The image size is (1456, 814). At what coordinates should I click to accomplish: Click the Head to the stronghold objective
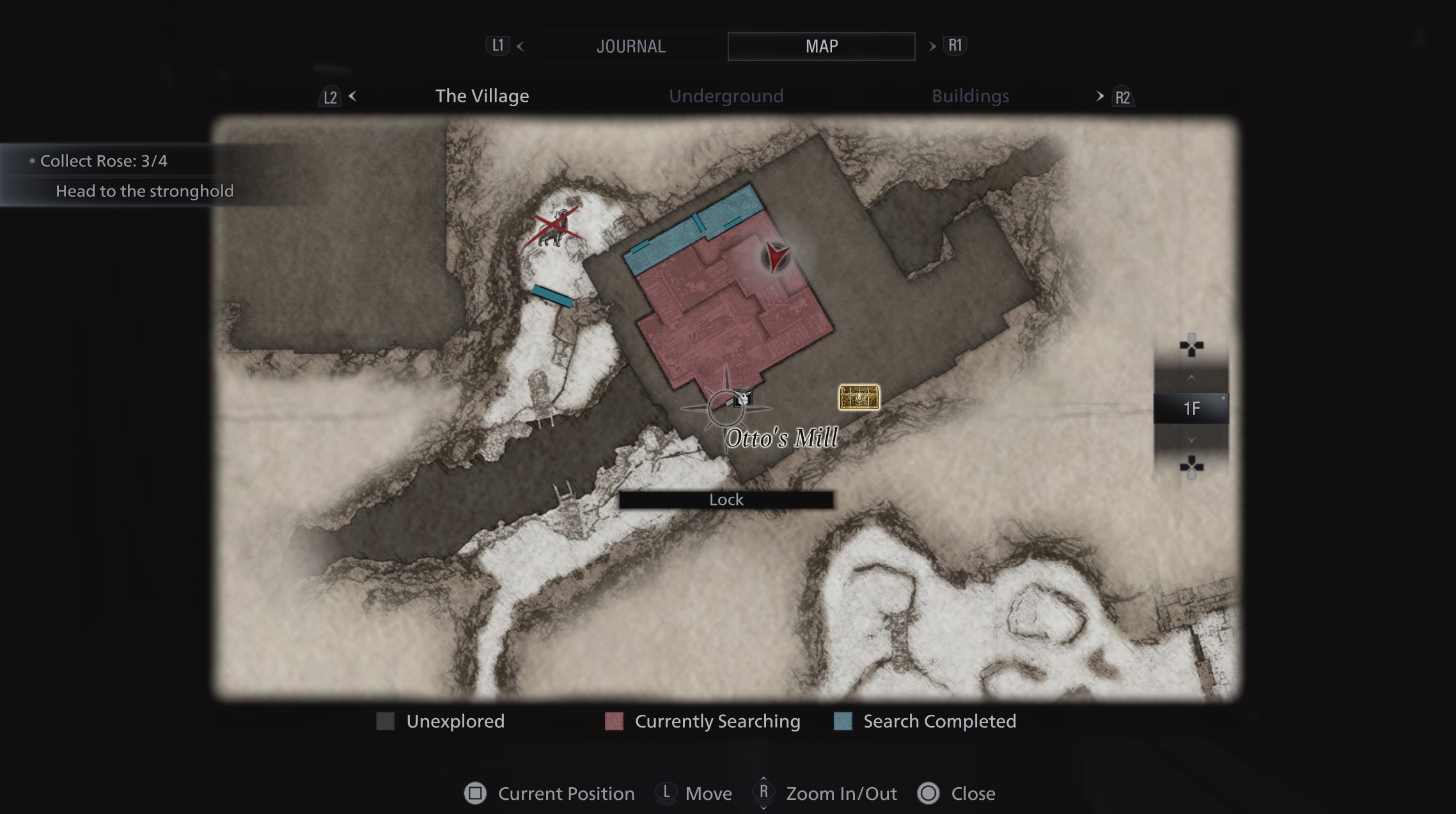(145, 190)
